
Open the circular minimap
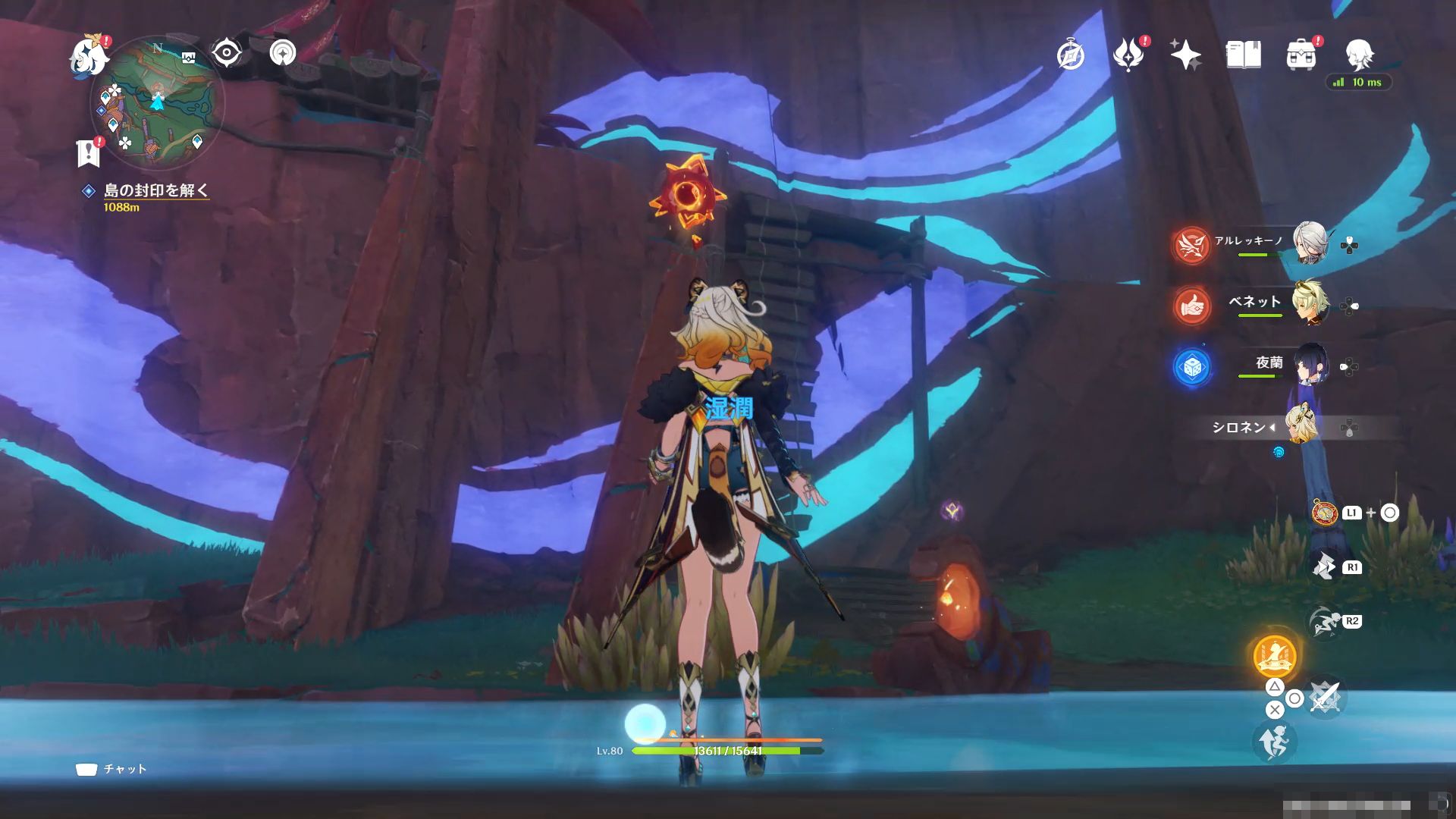157,103
